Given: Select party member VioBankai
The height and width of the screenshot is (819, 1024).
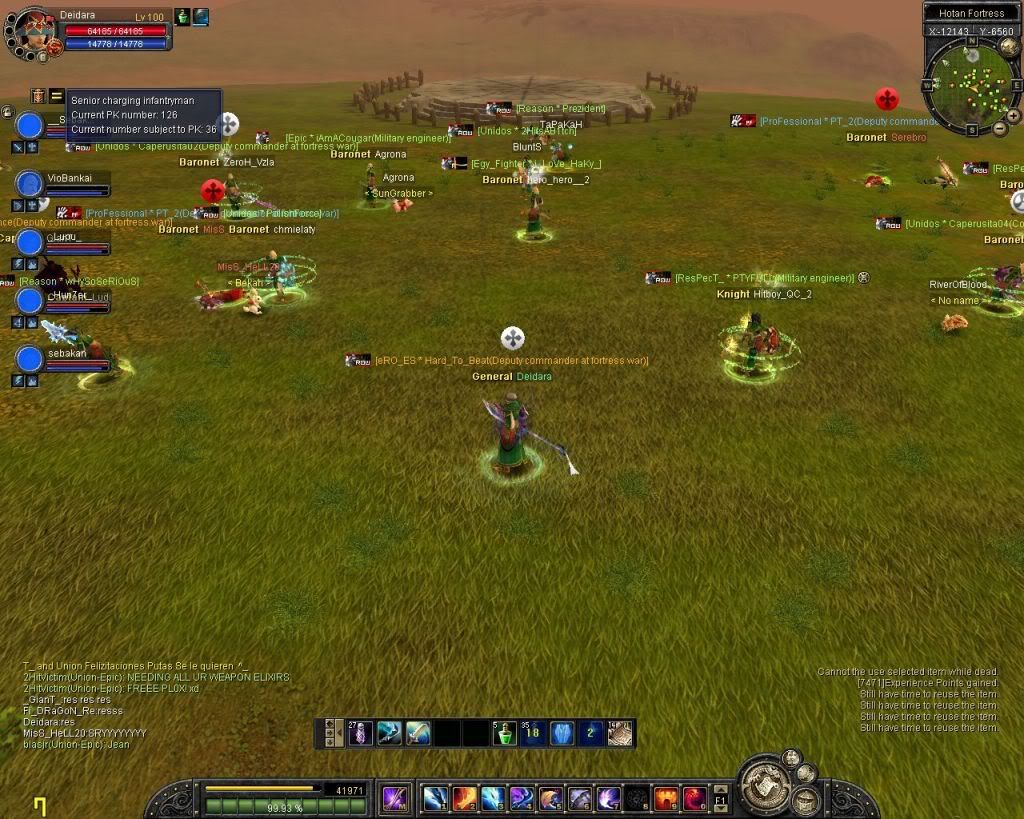Looking at the screenshot, I should click(x=30, y=184).
